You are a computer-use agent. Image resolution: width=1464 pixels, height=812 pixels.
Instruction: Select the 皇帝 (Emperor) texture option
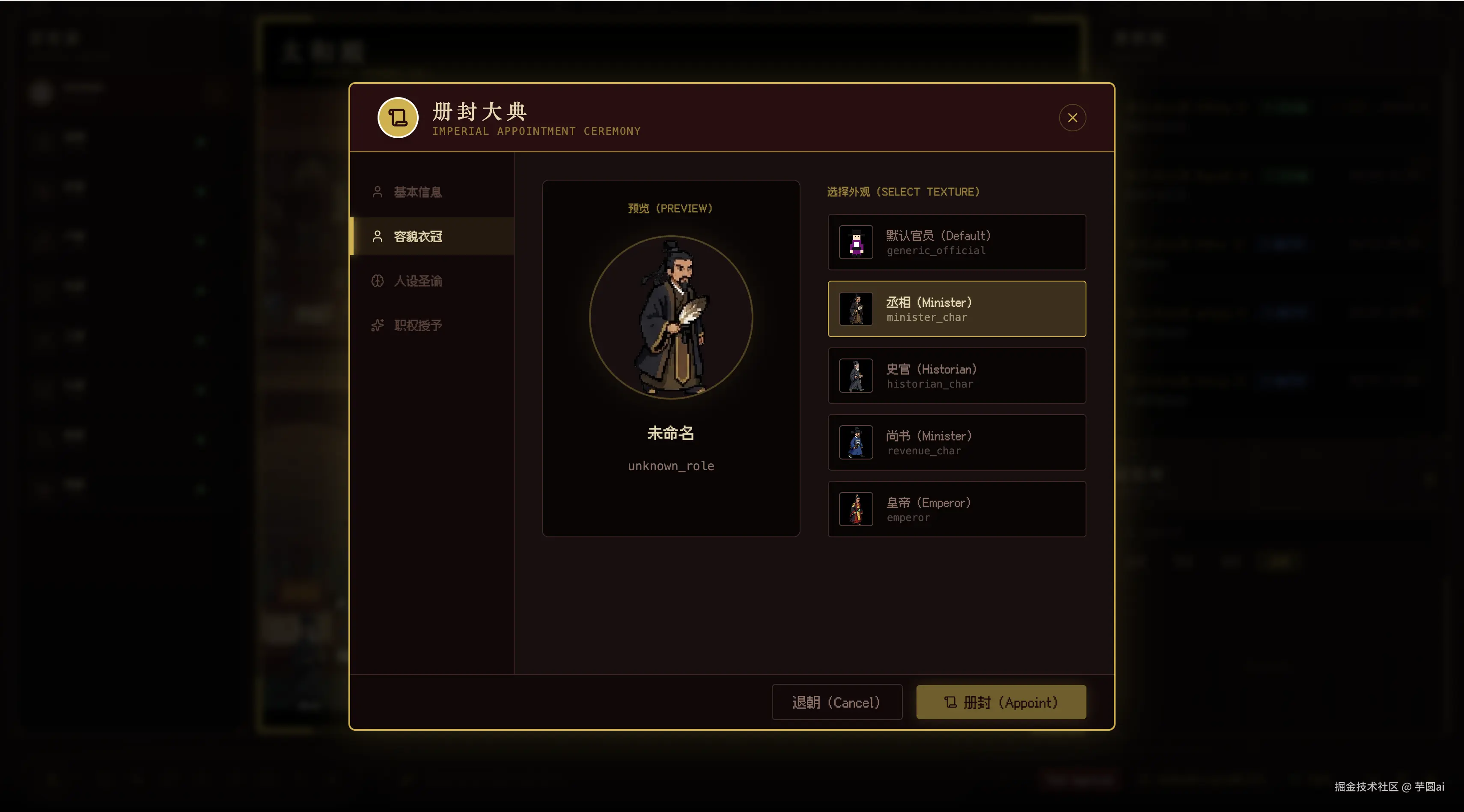(x=956, y=510)
